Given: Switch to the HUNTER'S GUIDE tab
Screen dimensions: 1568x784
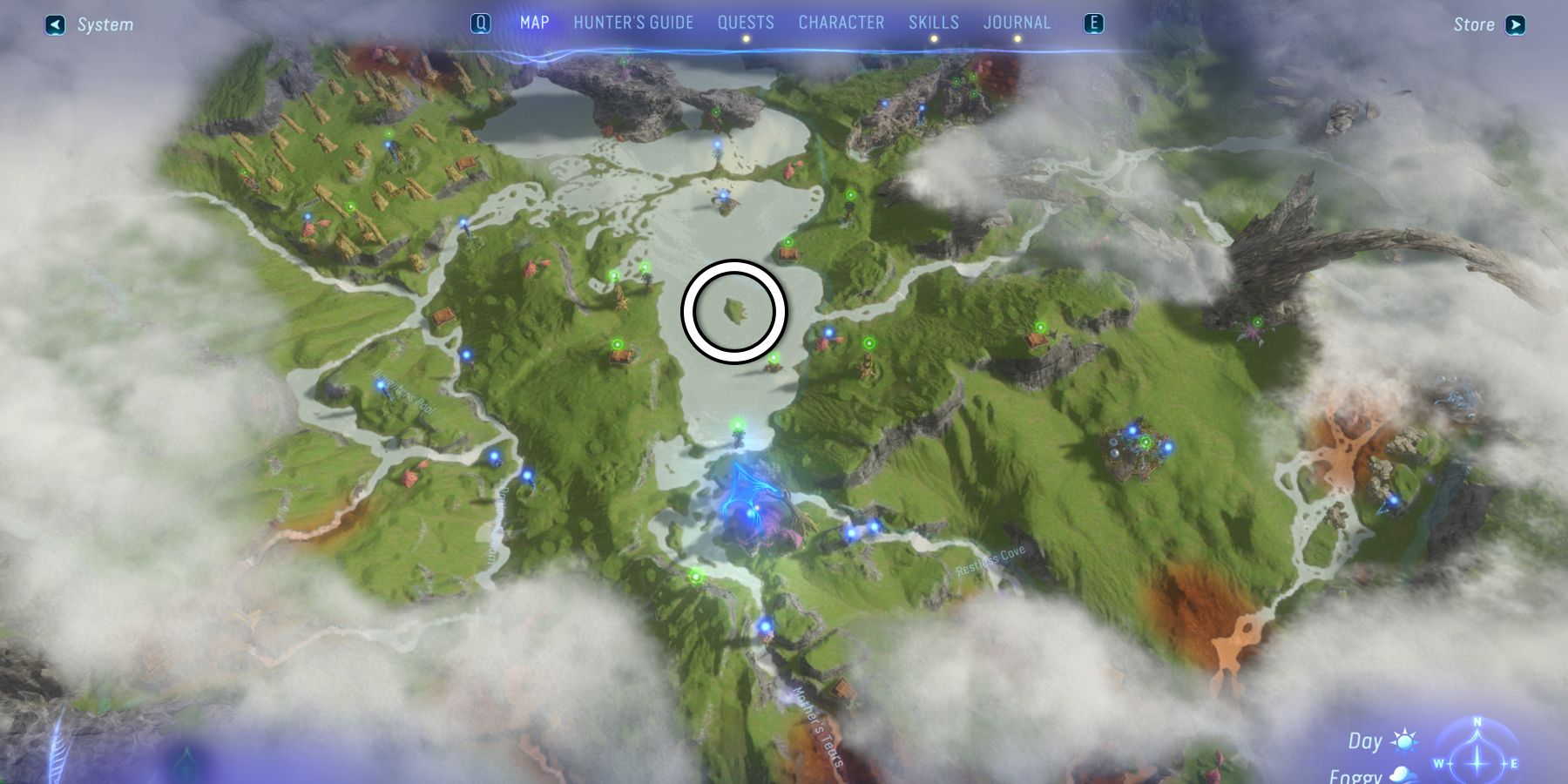Looking at the screenshot, I should (x=633, y=23).
